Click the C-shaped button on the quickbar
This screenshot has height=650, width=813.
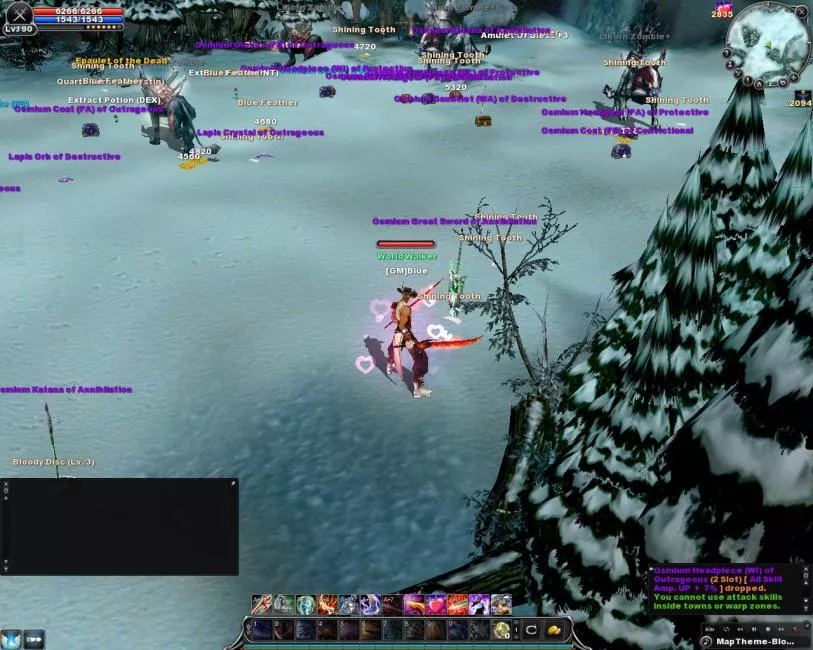(532, 630)
